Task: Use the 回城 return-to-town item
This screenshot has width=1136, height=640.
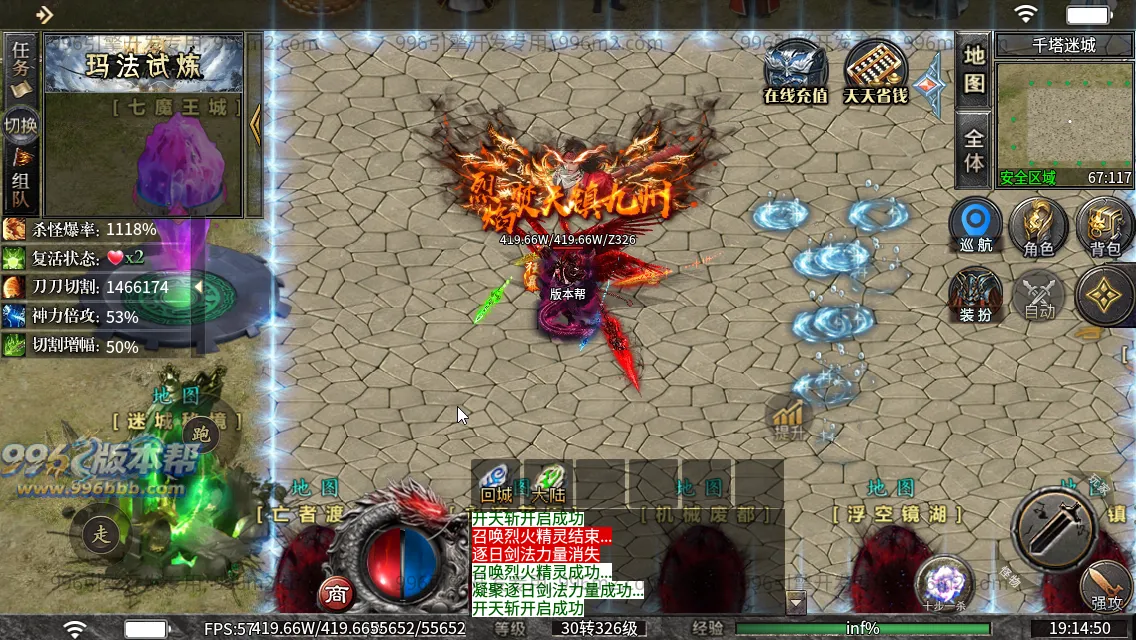Action: 496,482
